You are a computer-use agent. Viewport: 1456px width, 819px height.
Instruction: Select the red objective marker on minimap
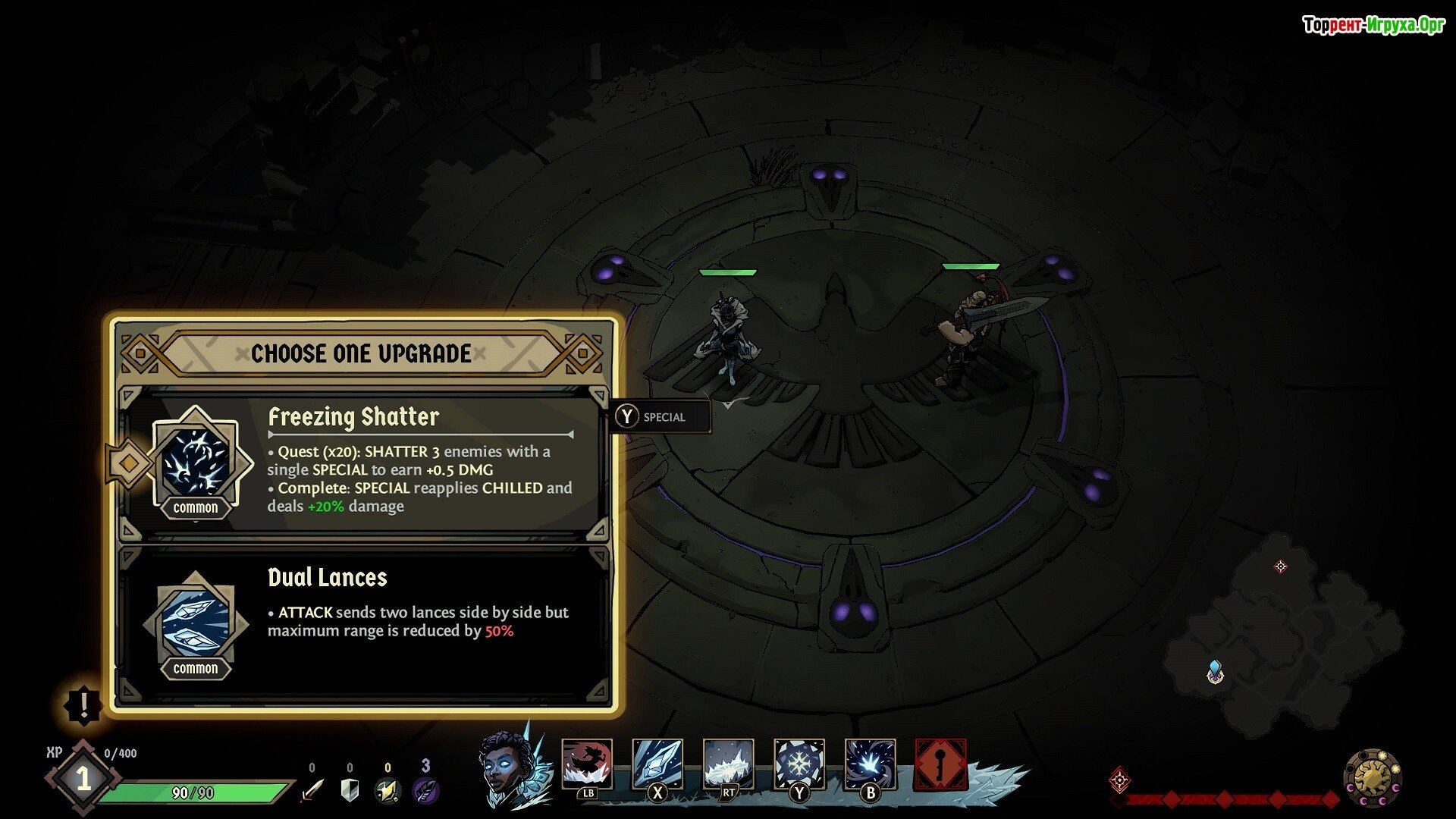pos(1281,566)
